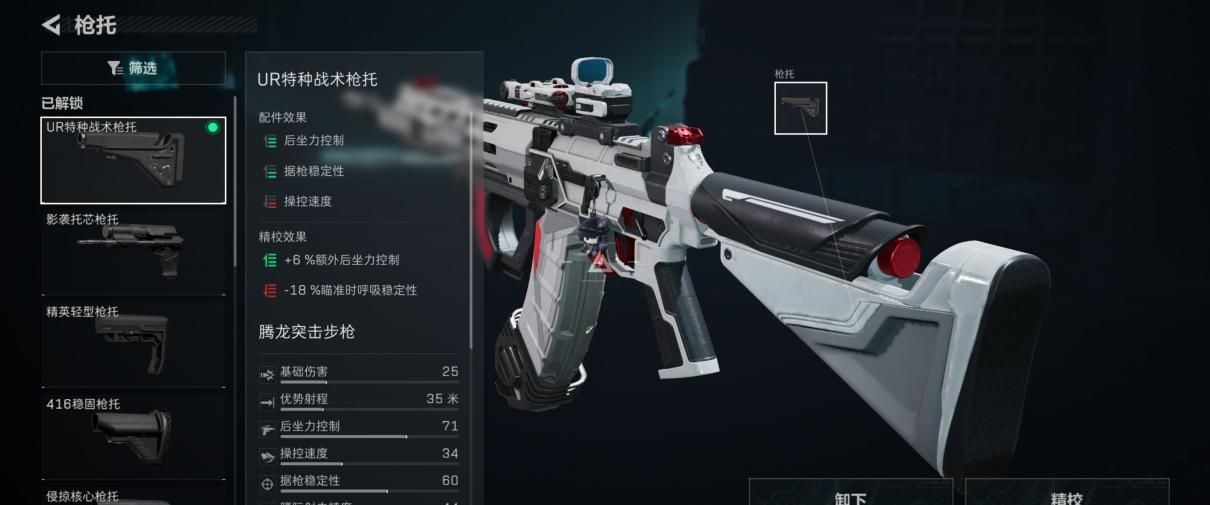
Task: Pick the 精英轻型枪托 stock
Action: click(x=133, y=342)
